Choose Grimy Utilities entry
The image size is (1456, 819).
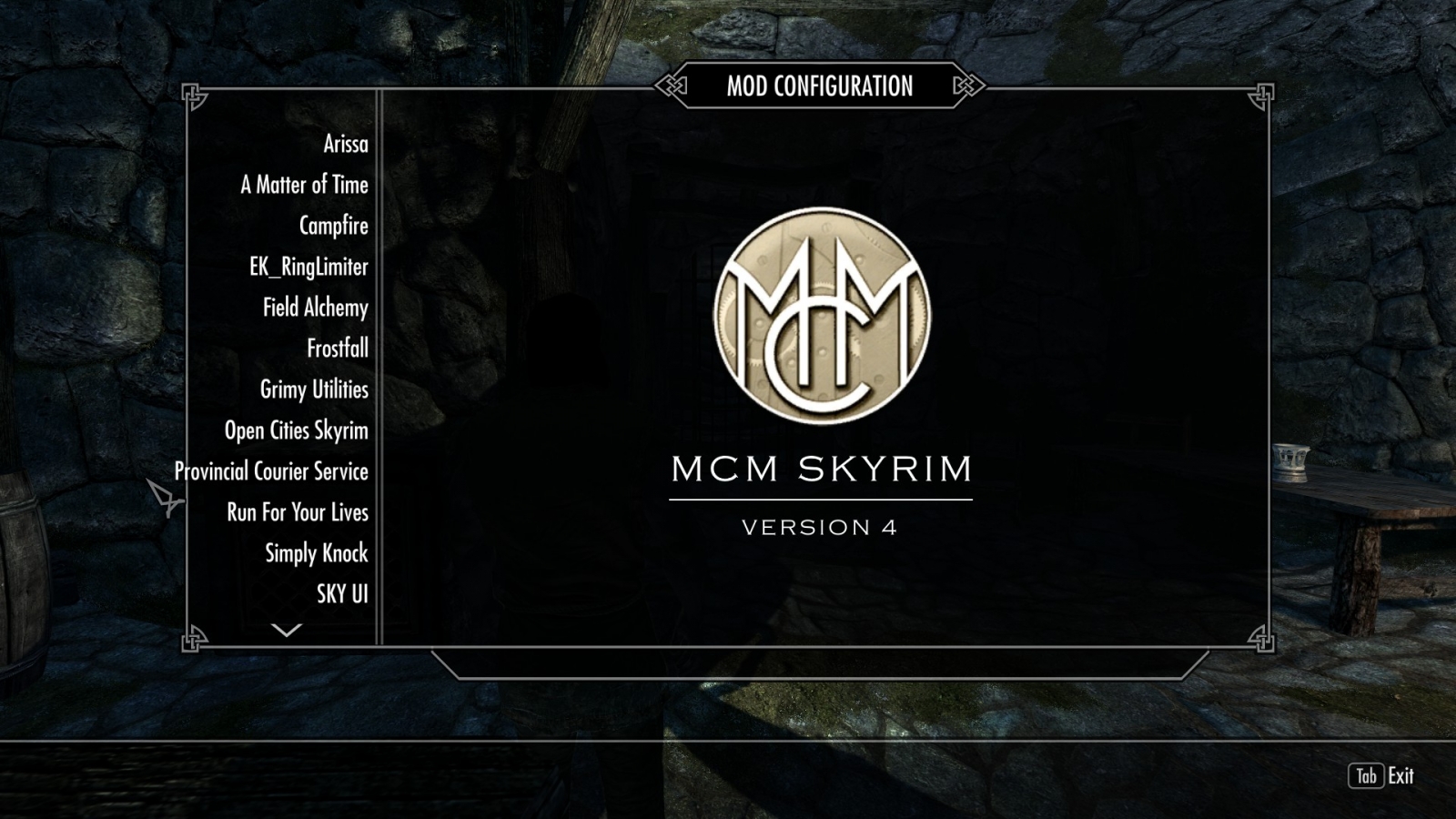[x=314, y=389]
